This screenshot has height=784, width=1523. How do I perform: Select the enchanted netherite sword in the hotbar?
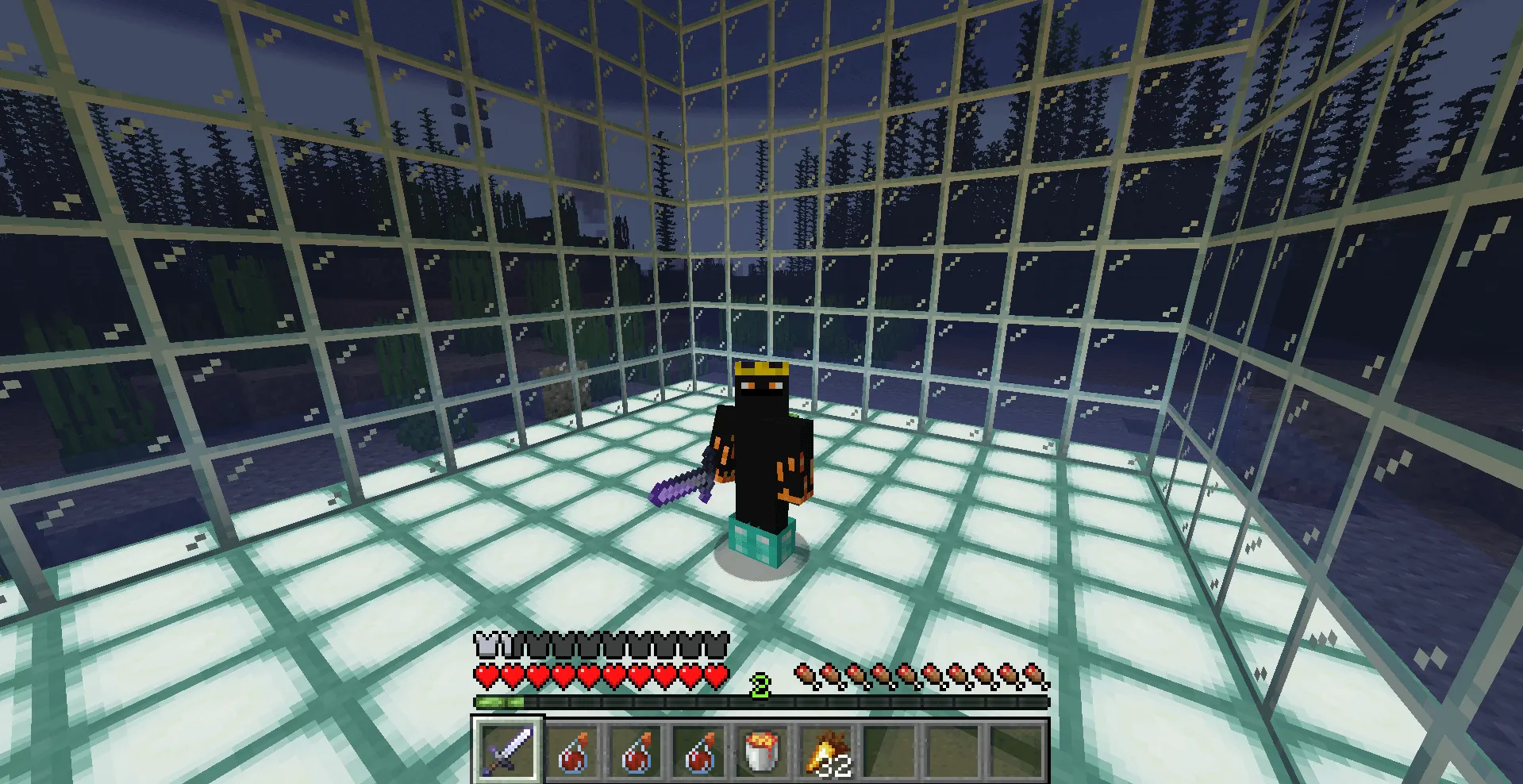point(508,749)
